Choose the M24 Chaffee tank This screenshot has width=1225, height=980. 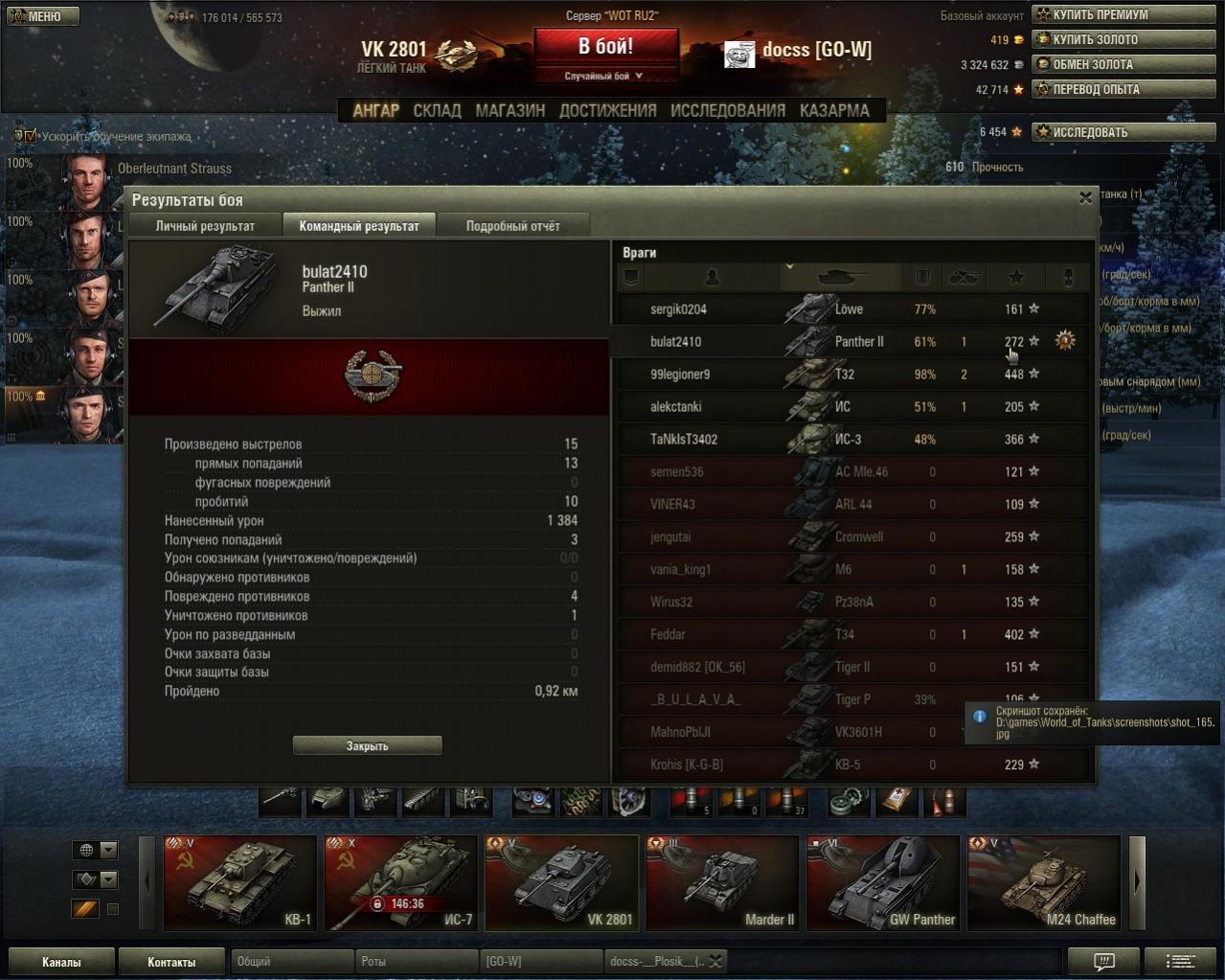1044,882
